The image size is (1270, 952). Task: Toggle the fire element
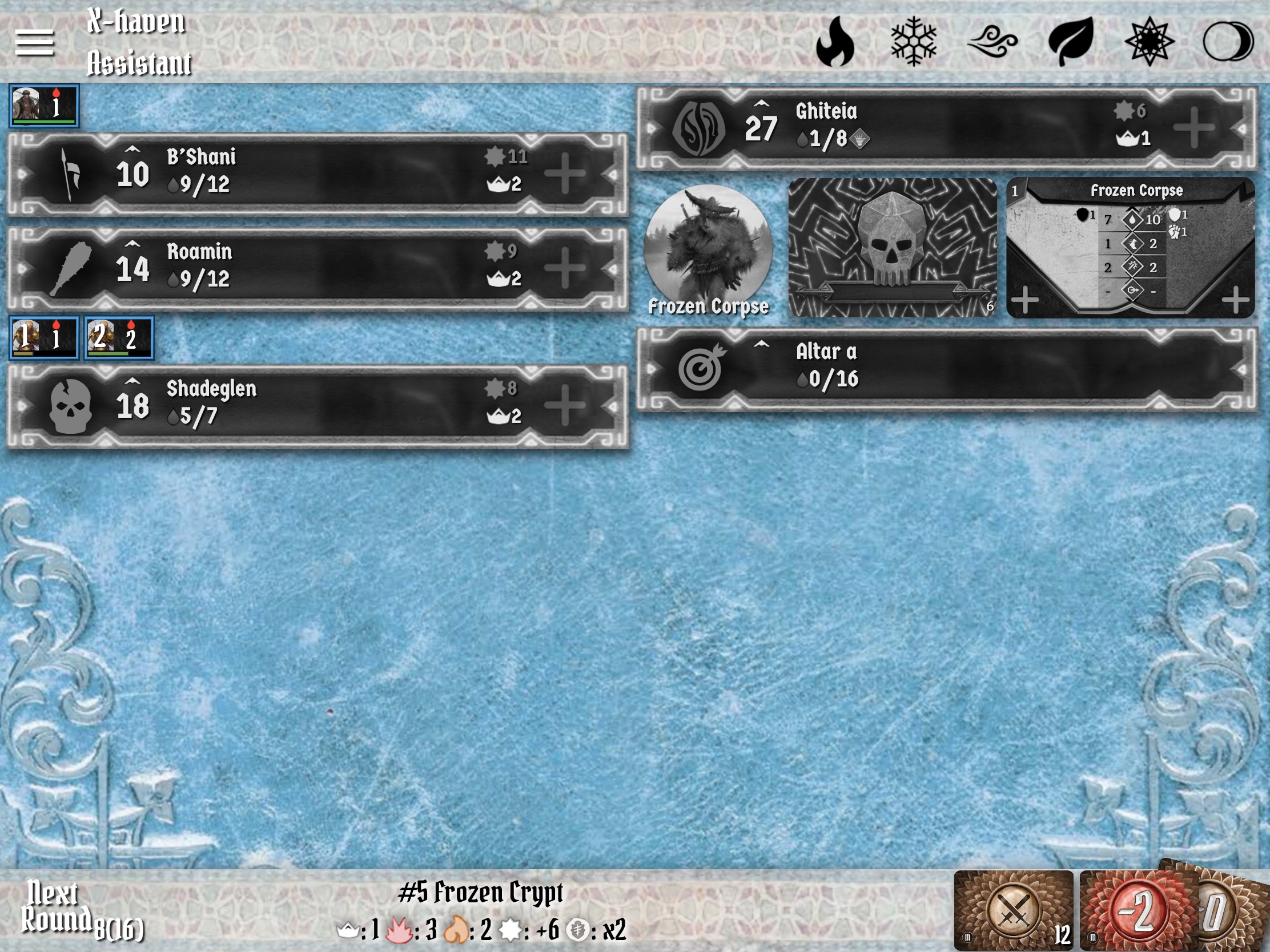(x=835, y=42)
